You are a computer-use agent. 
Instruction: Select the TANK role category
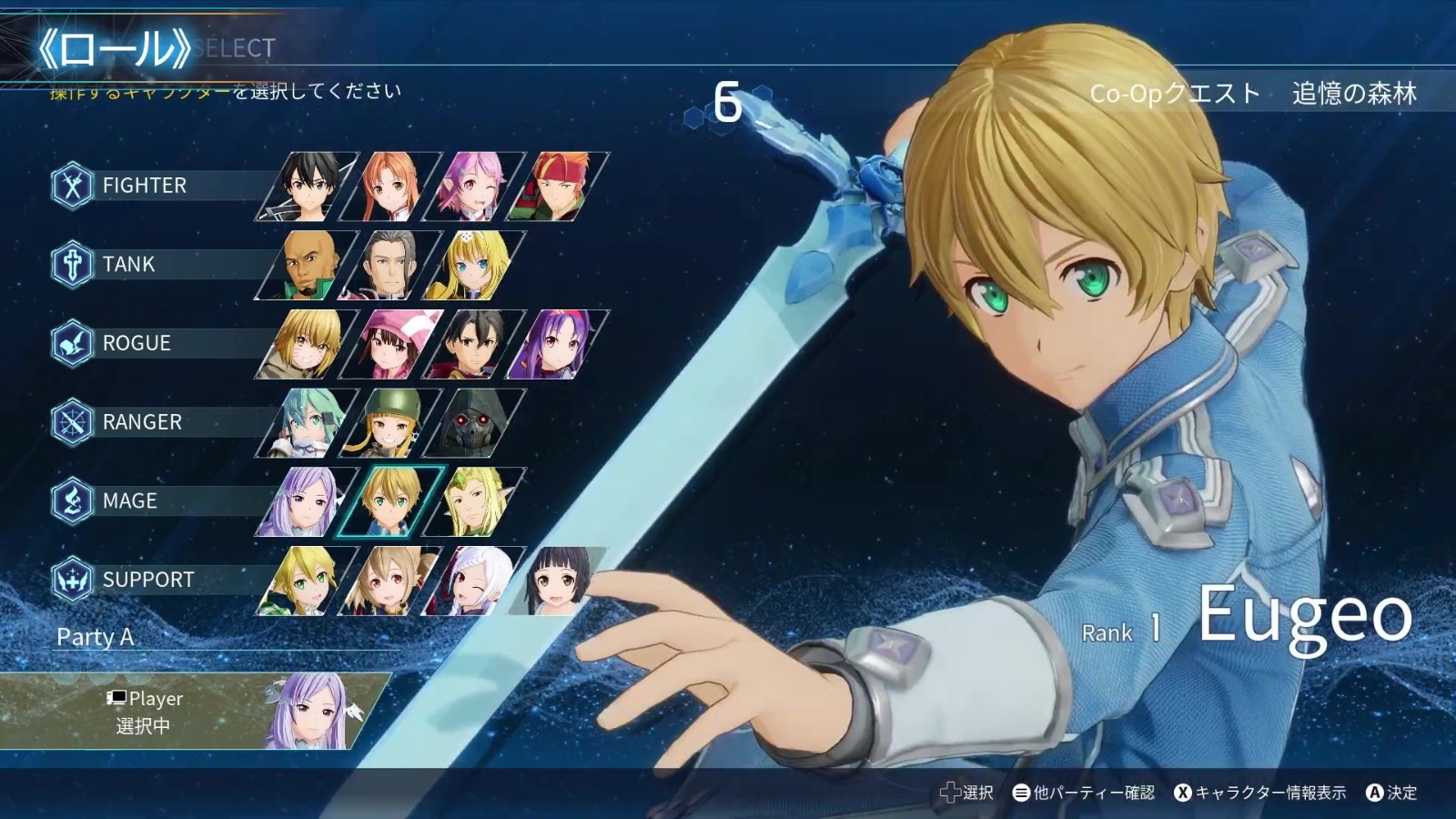(128, 265)
